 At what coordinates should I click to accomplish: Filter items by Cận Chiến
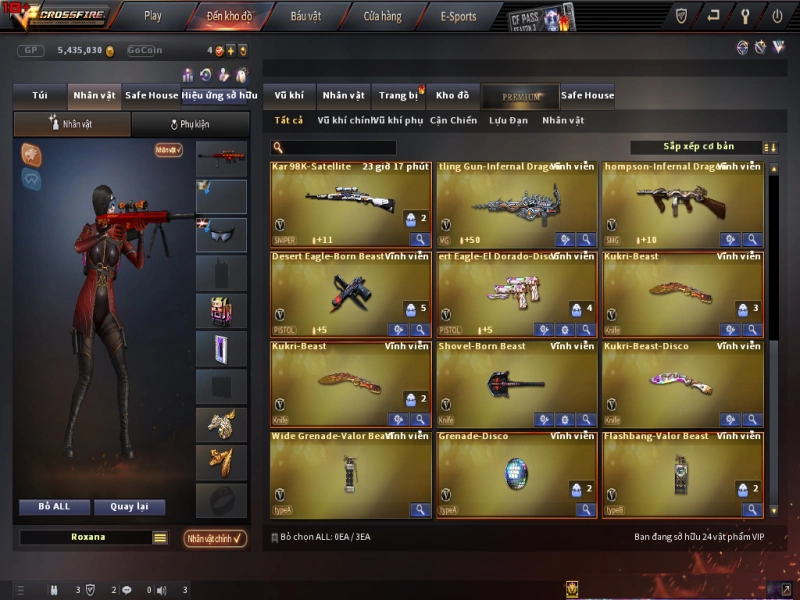click(x=453, y=121)
